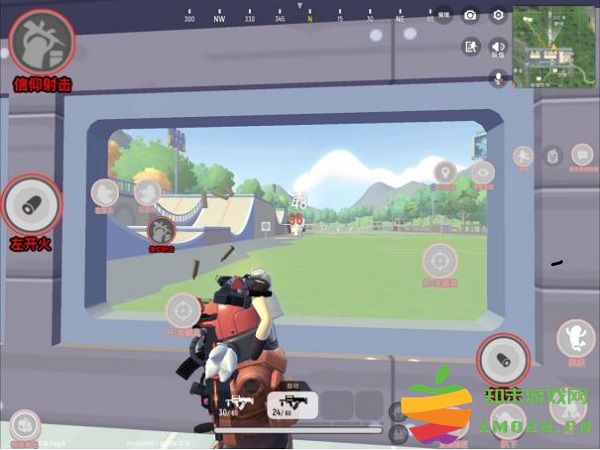
Task: Click the exit door icon
Action: 470,47
